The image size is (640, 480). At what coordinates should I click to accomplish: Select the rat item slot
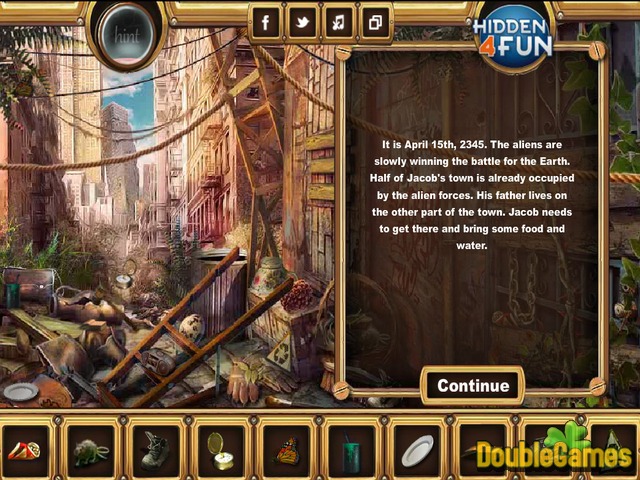[90, 451]
